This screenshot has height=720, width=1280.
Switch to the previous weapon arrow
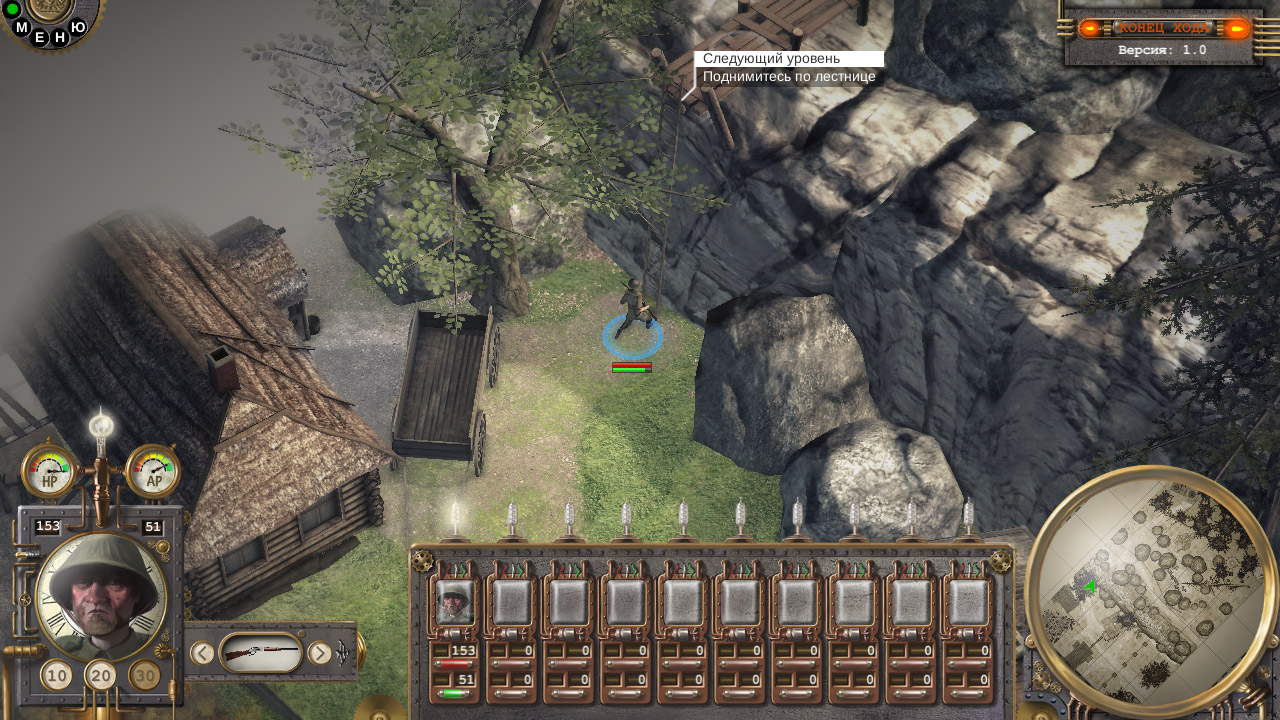(202, 653)
